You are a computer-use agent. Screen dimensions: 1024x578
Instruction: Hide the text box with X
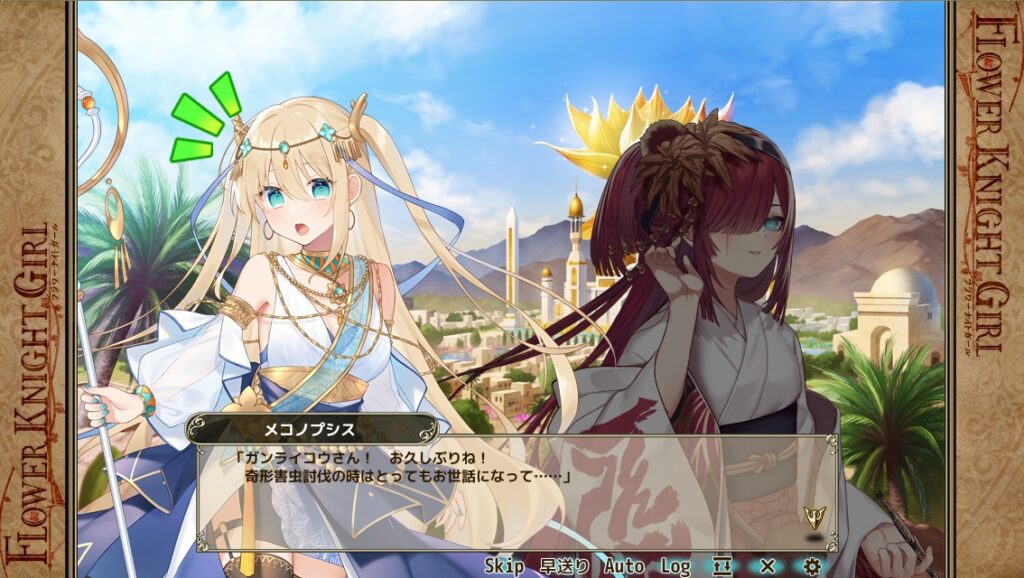(x=767, y=566)
